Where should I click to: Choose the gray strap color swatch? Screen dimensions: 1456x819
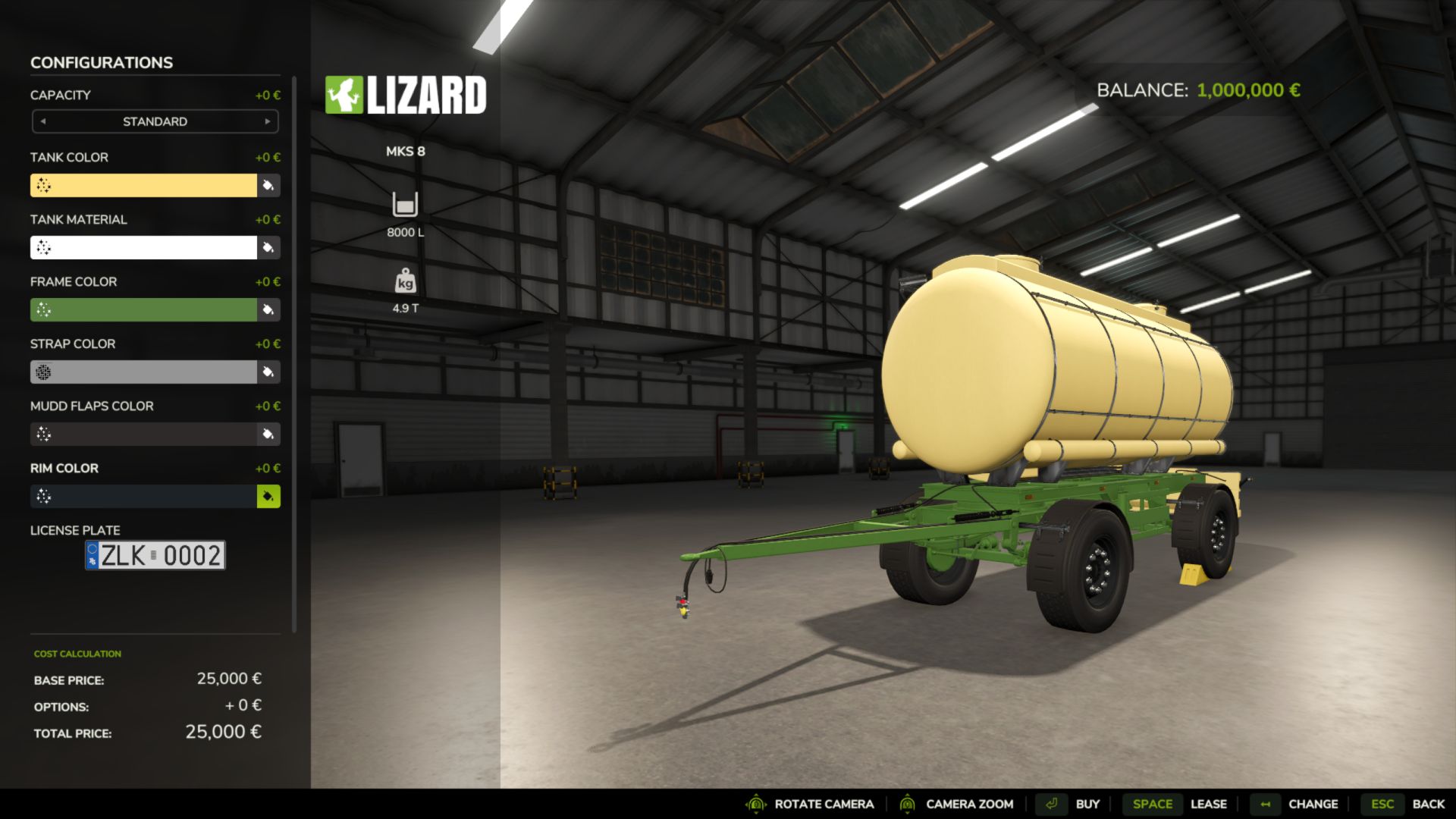point(143,372)
